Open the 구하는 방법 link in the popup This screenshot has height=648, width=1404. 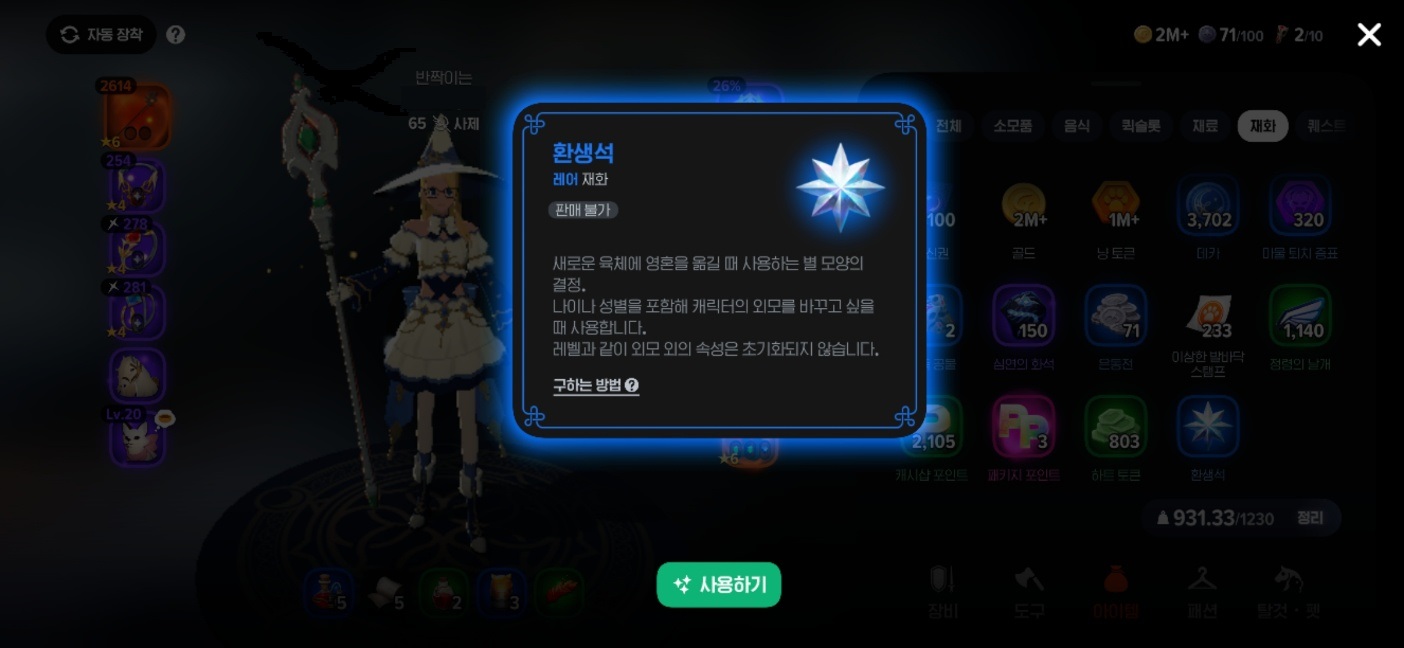click(596, 385)
